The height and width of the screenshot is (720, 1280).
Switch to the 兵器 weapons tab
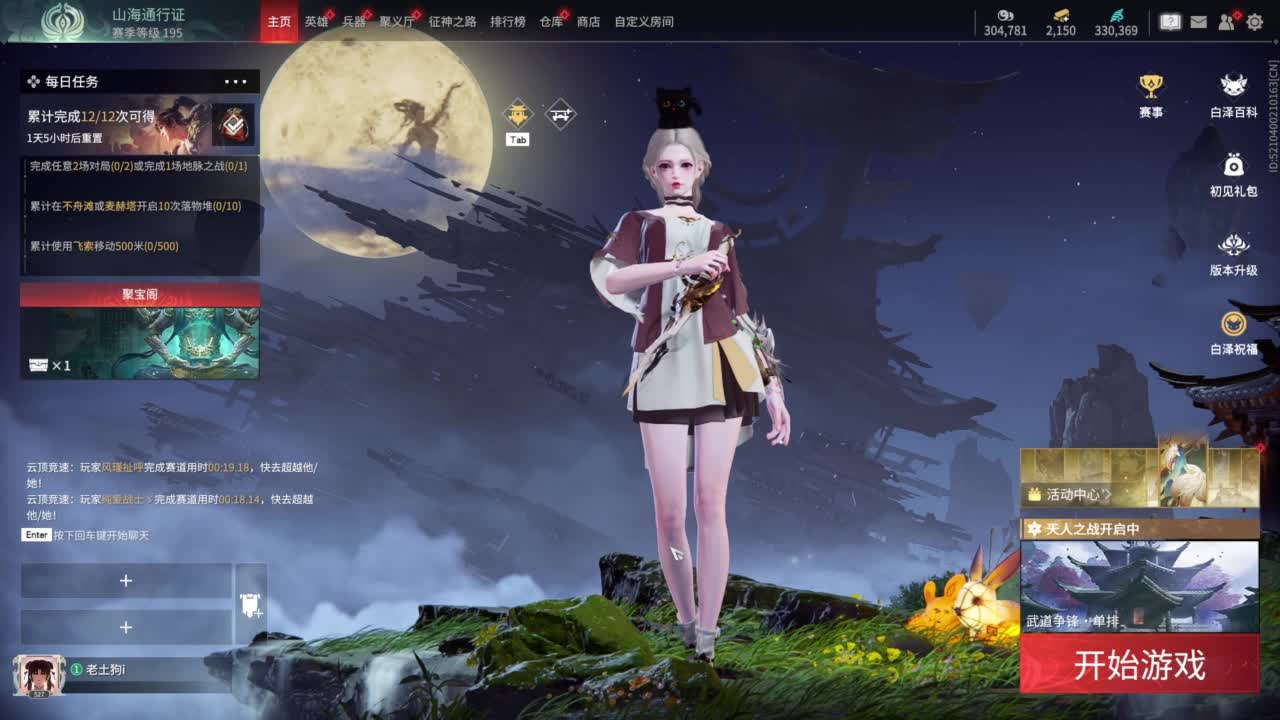354,21
